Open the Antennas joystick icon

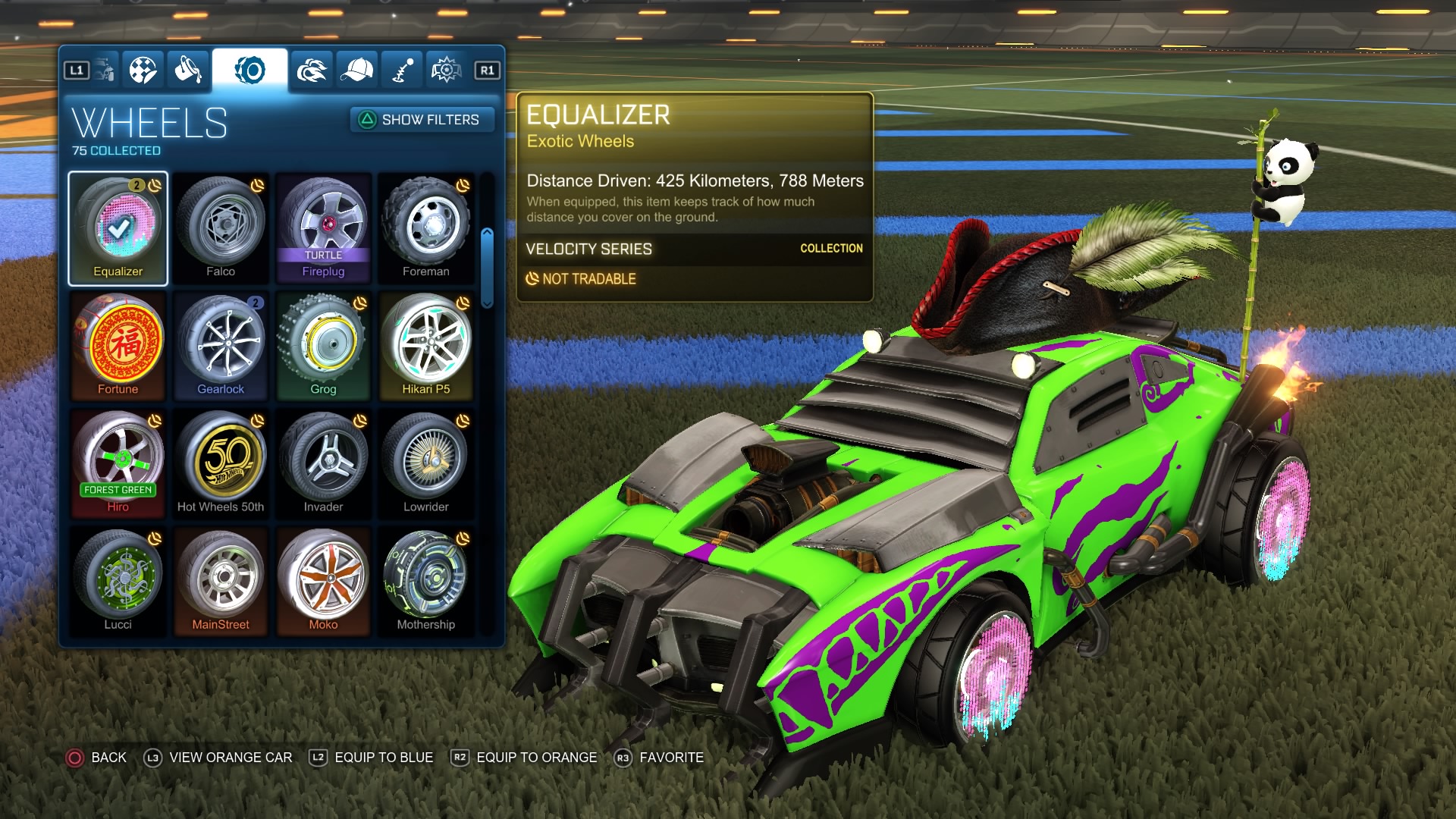(x=403, y=68)
